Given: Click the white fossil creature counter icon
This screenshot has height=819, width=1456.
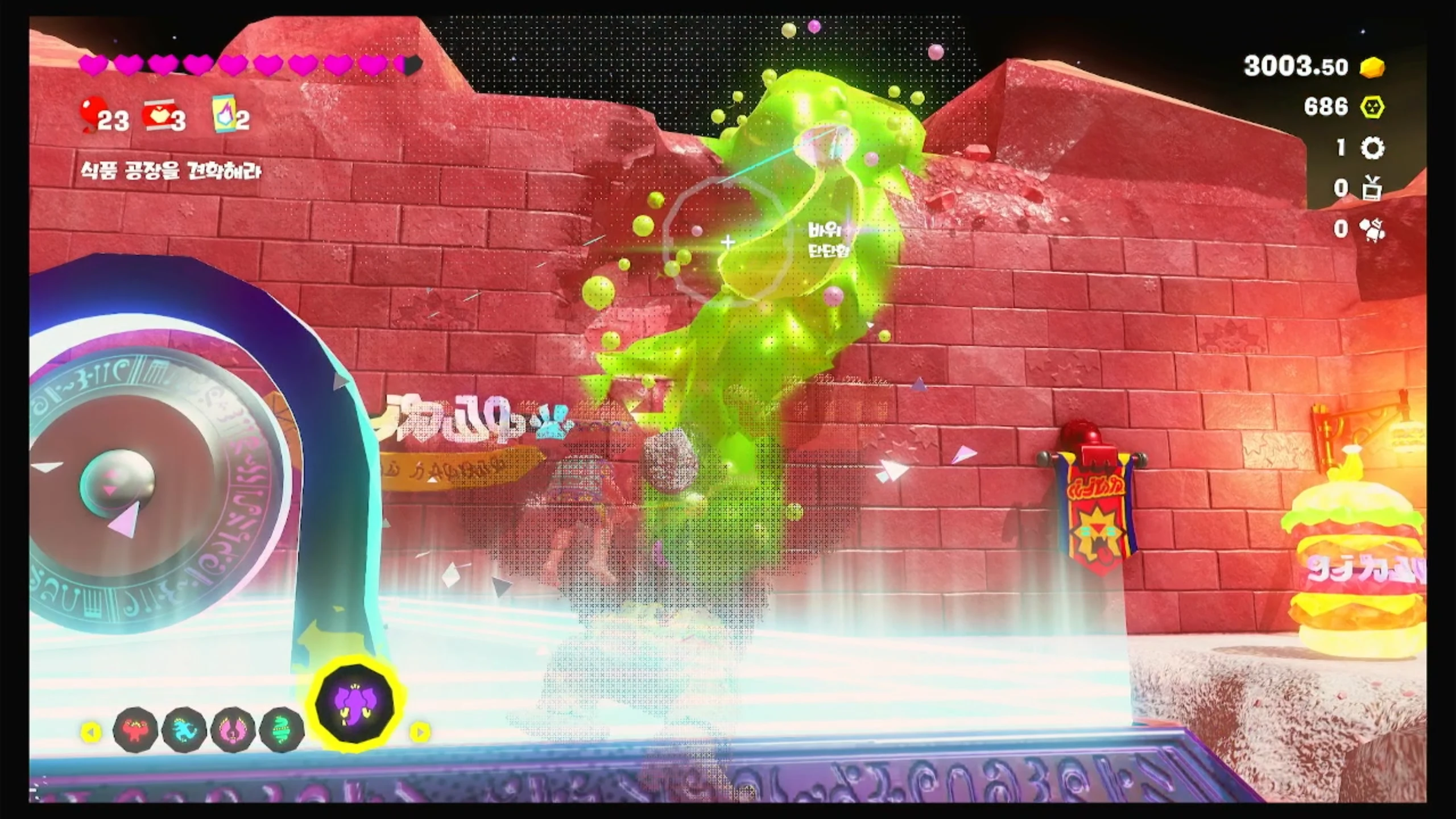Looking at the screenshot, I should [1372, 229].
